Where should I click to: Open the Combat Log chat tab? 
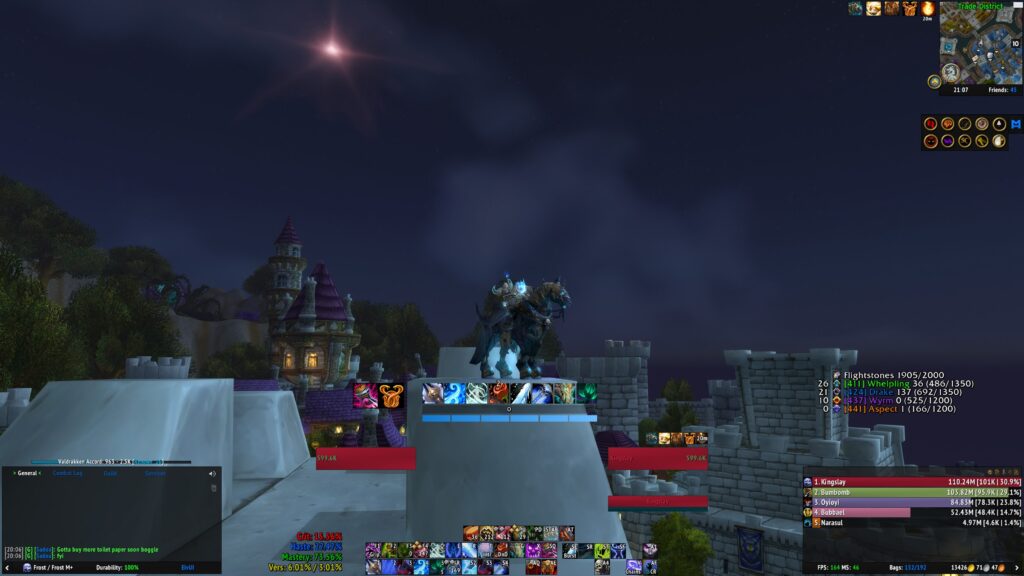(x=67, y=473)
